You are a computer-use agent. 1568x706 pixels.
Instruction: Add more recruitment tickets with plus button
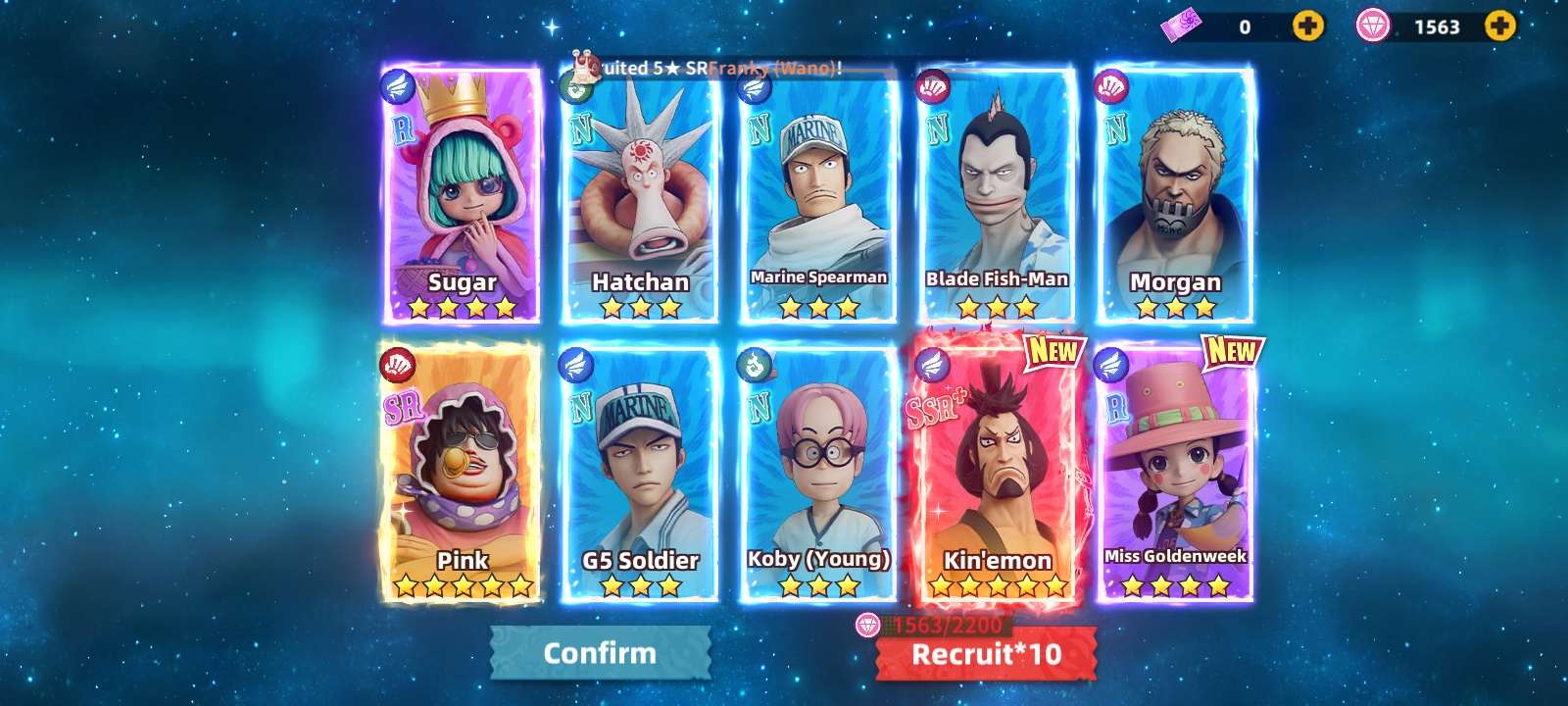coord(1307,26)
